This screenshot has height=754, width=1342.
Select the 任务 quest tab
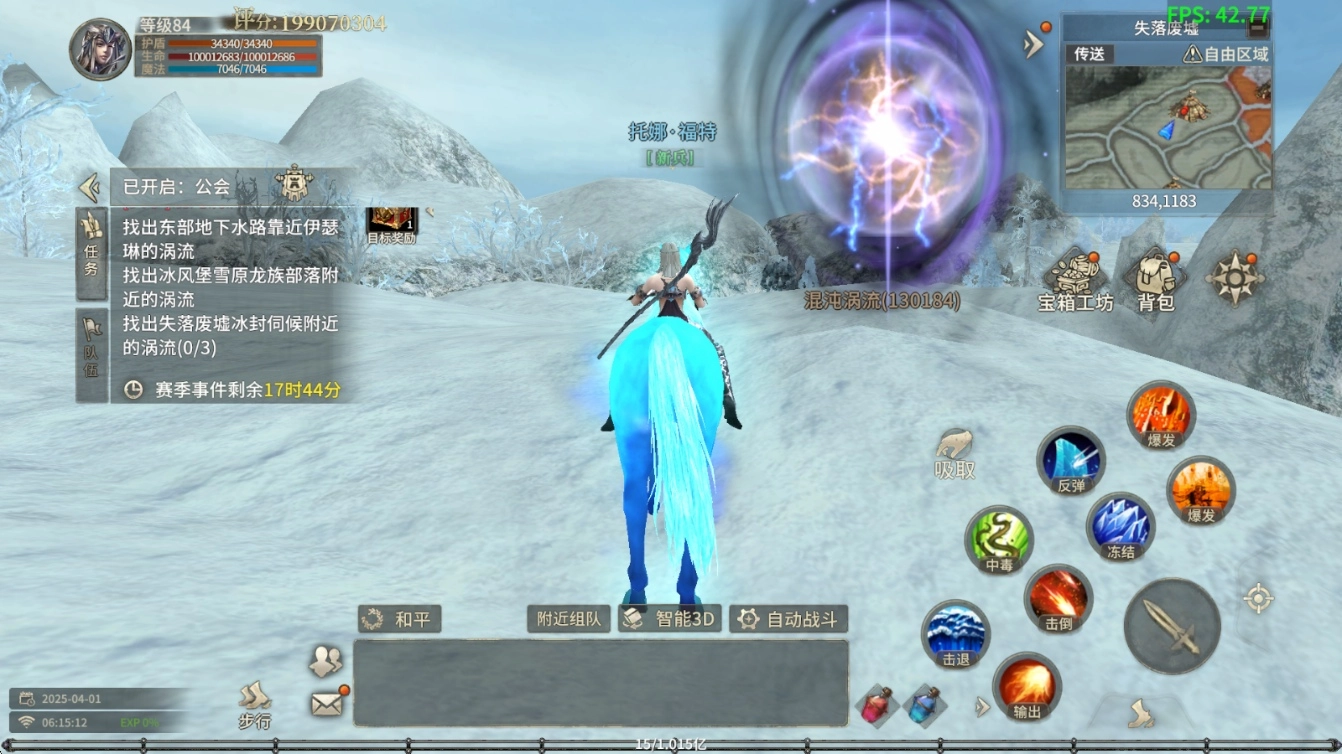coord(91,253)
